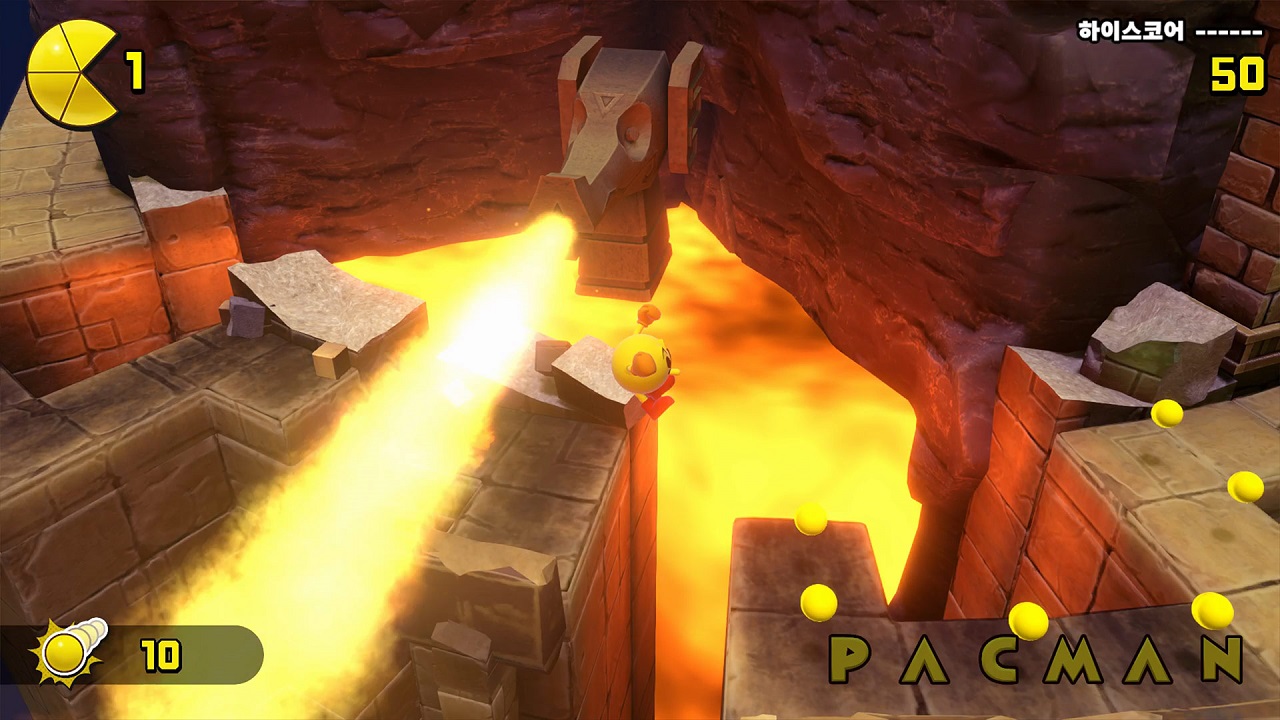Click the first letter A in PACMAN display
Image resolution: width=1280 pixels, height=720 pixels.
click(x=925, y=659)
